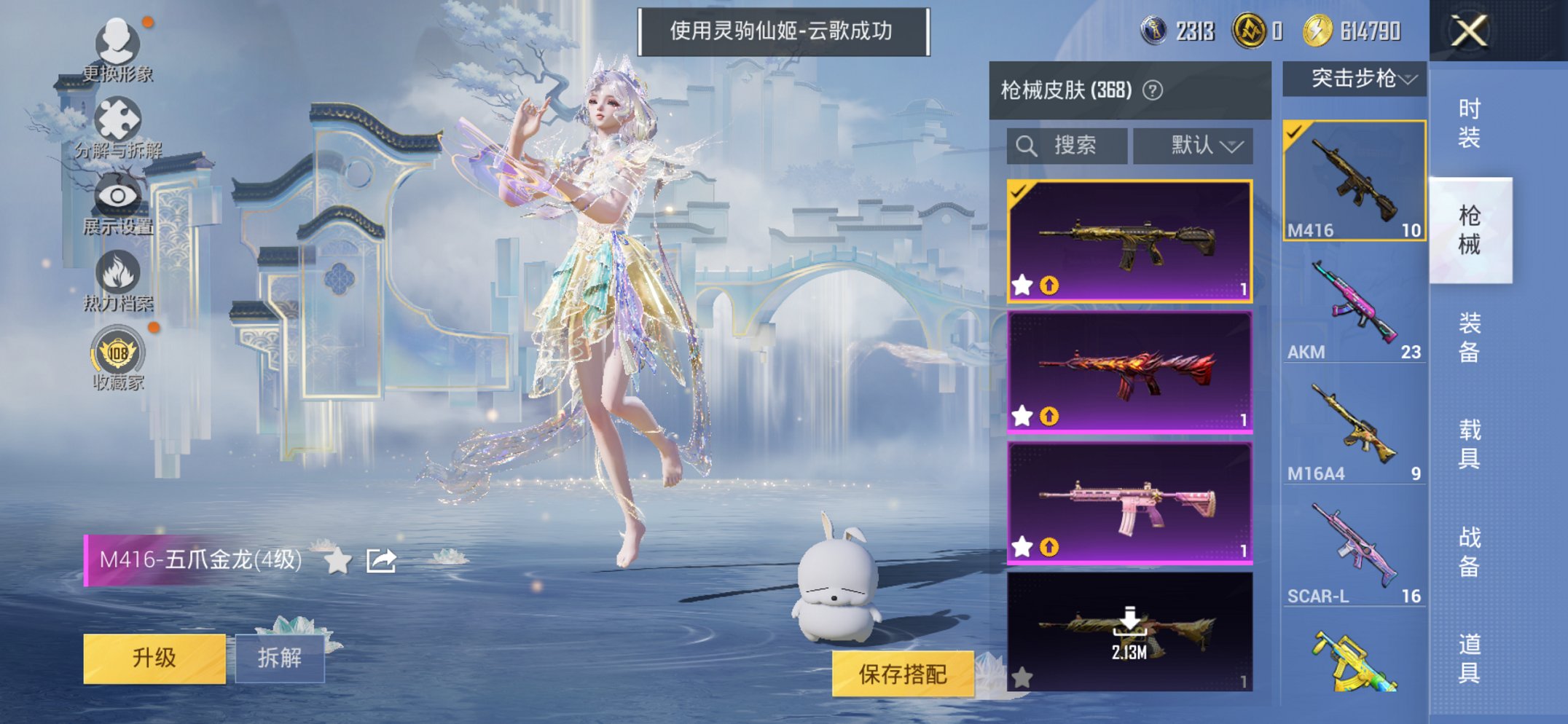Viewport: 1568px width, 724px height.
Task: Expand the 默认 sort order dropdown
Action: tap(1193, 144)
